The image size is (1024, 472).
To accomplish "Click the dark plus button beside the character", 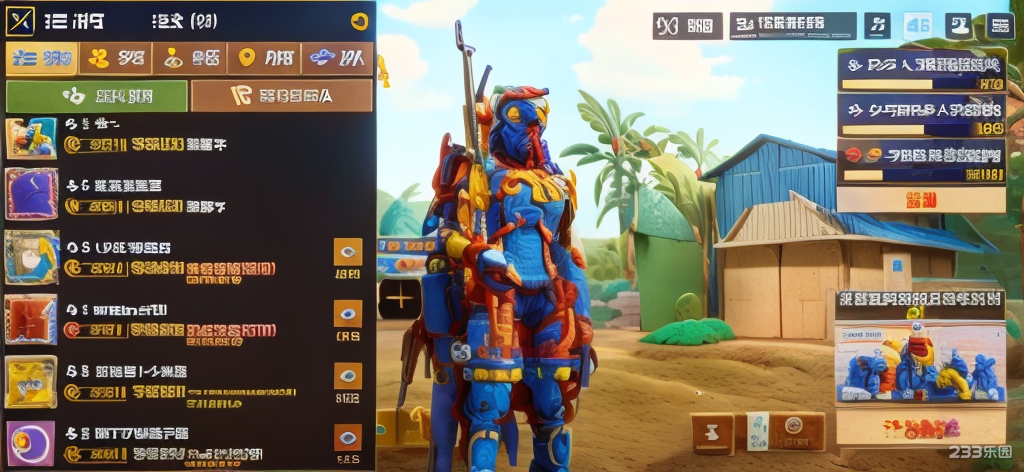I will click(x=399, y=298).
